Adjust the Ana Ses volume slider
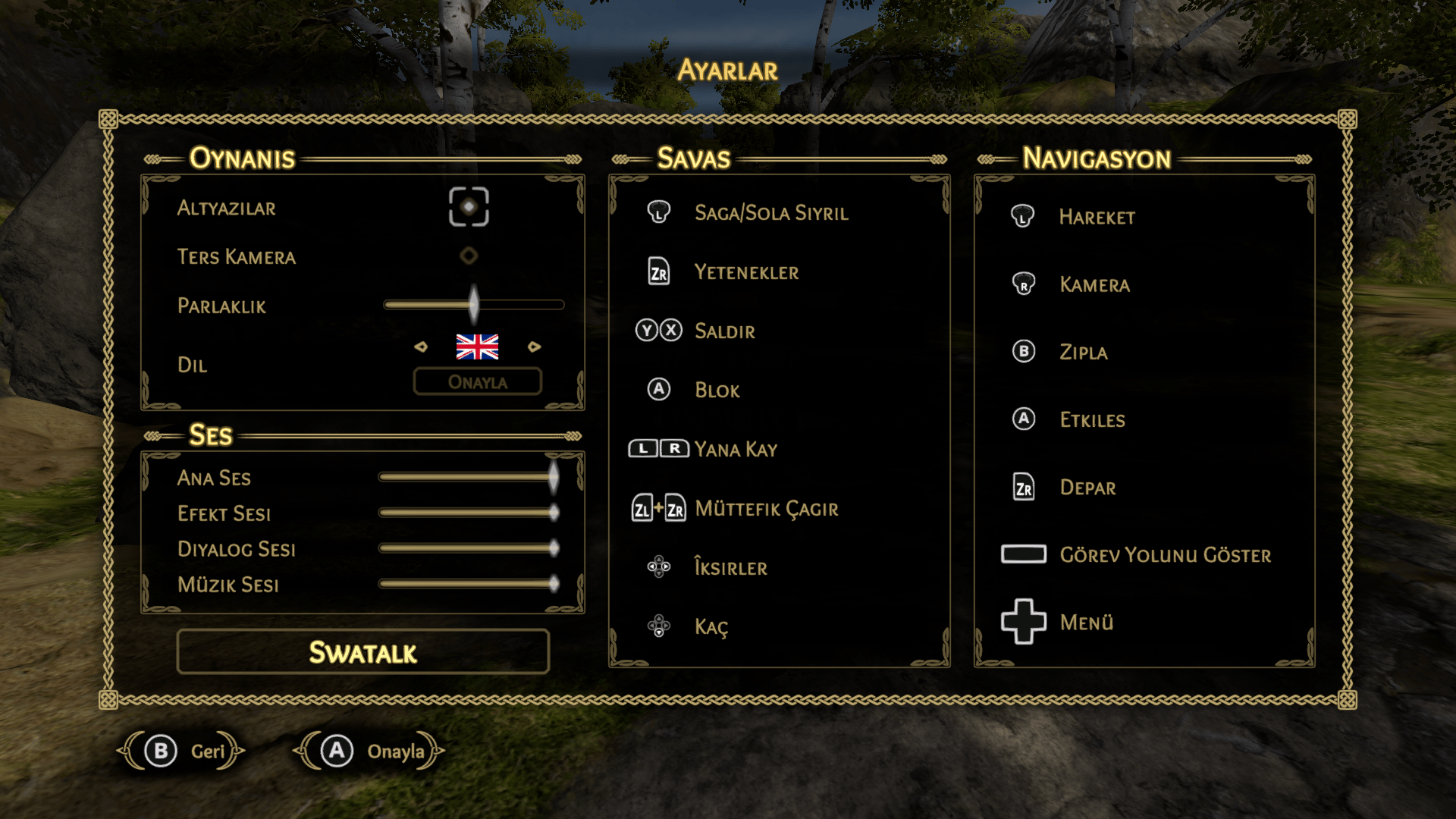The height and width of the screenshot is (819, 1456). click(554, 477)
